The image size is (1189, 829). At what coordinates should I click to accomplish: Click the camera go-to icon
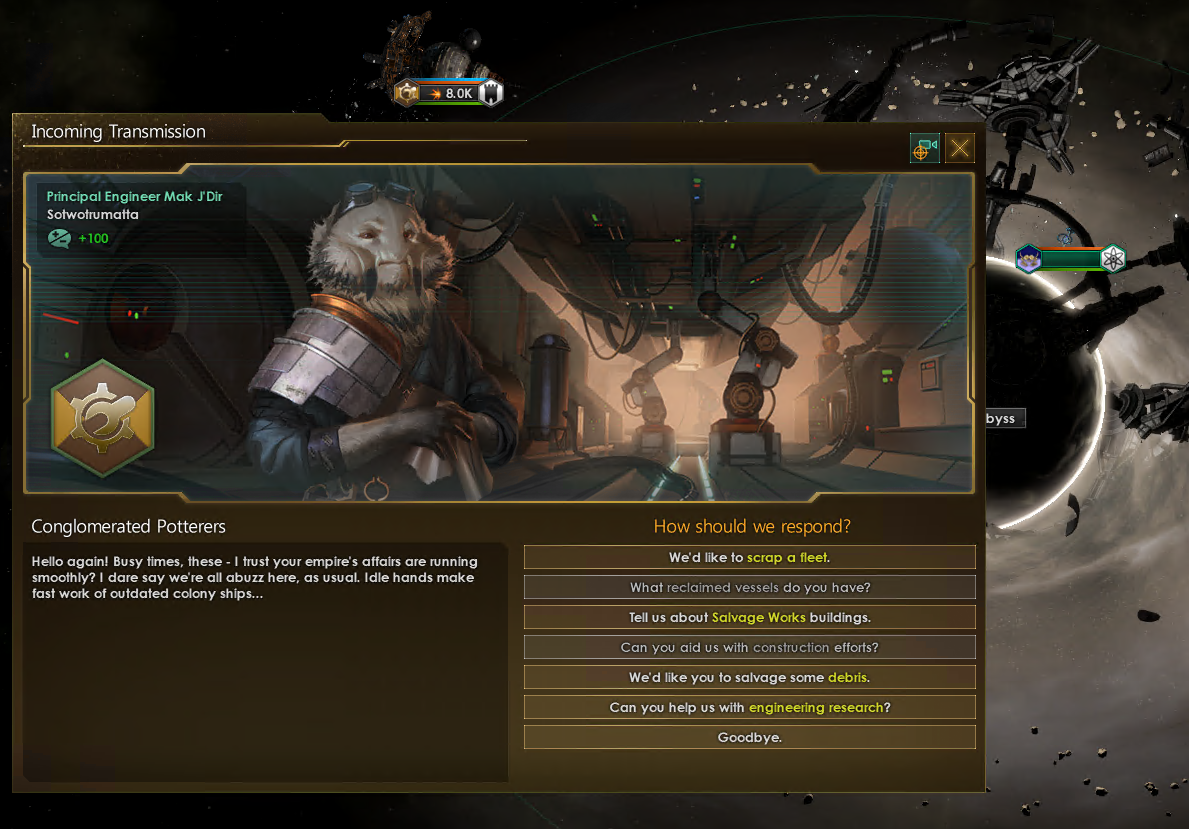924,148
